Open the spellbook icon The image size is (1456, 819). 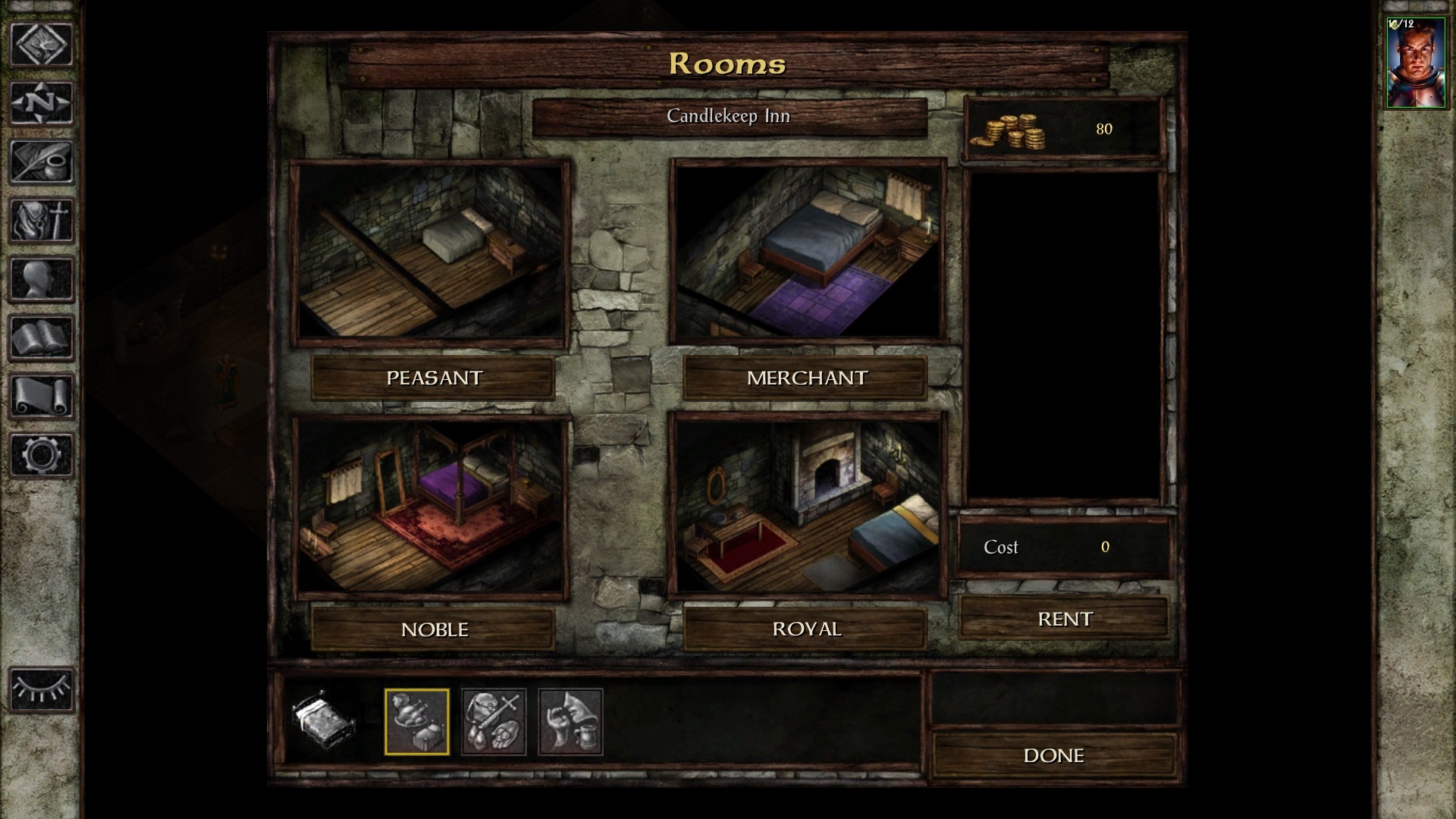click(42, 337)
